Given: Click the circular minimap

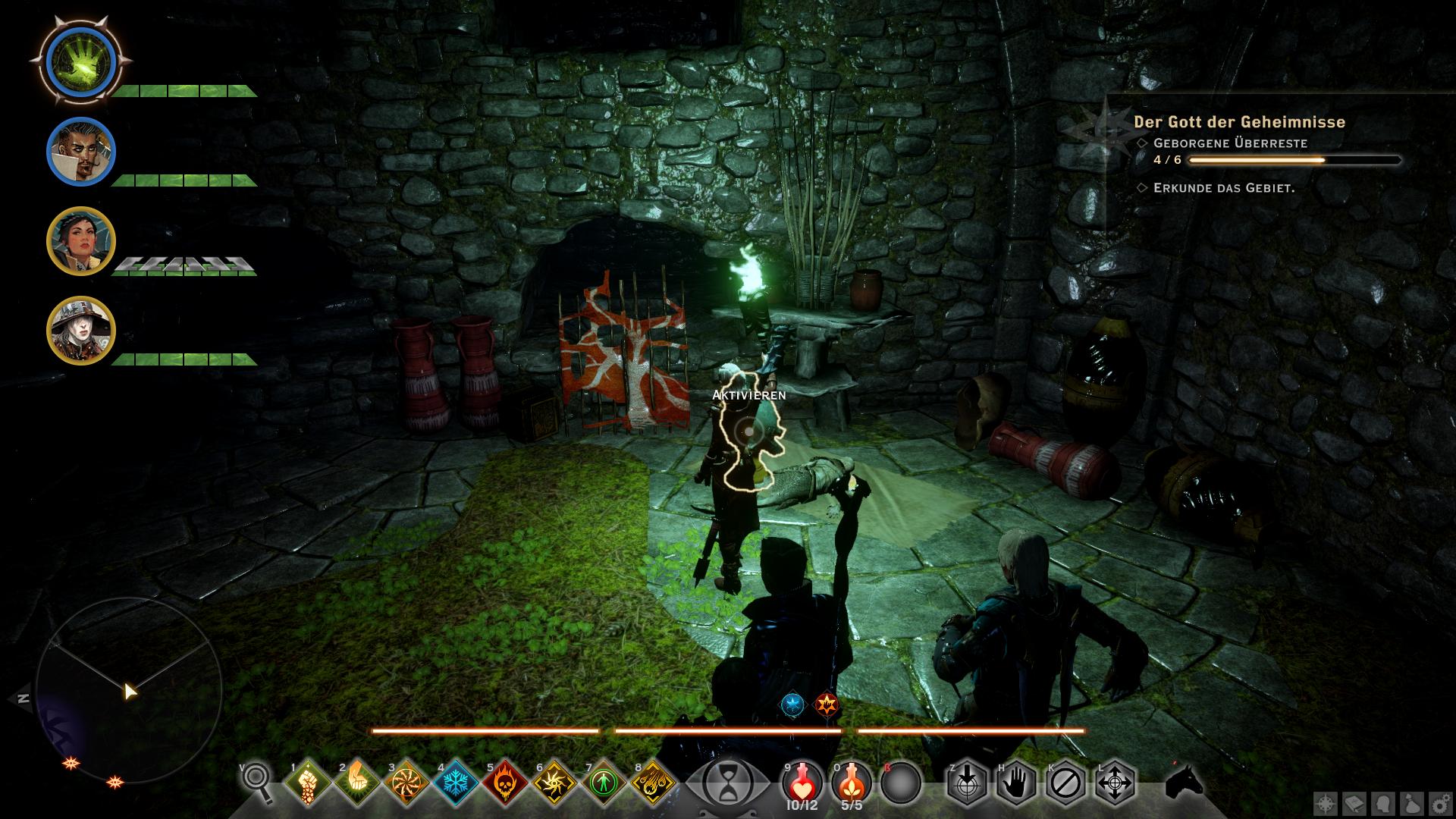Looking at the screenshot, I should pyautogui.click(x=124, y=689).
